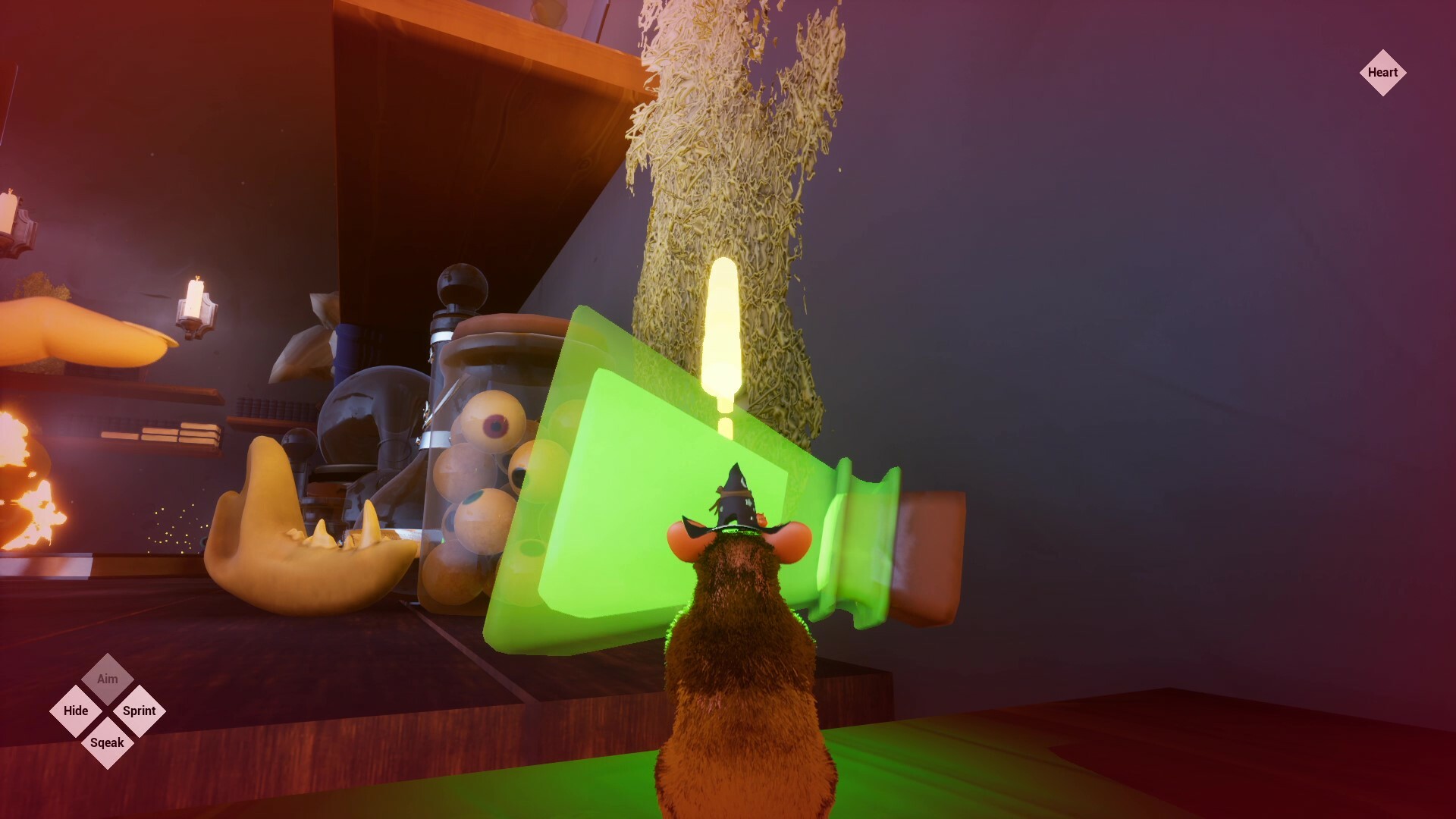Click the Heart label text
The image size is (1456, 819).
[x=1385, y=73]
